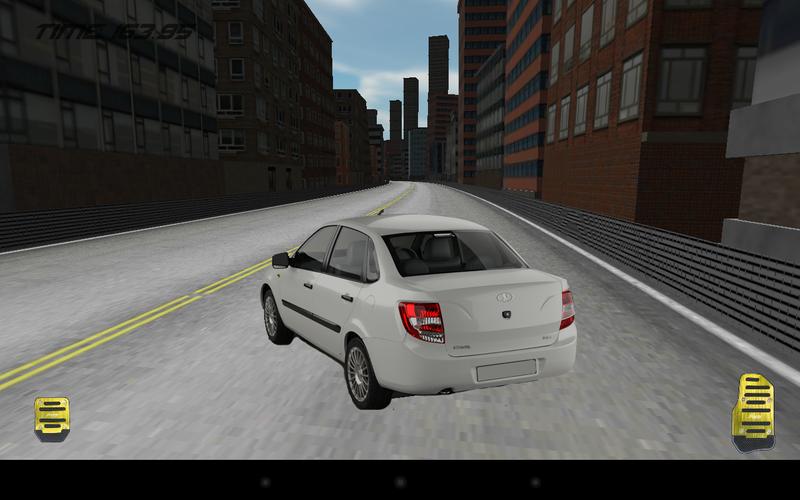800x500 pixels.
Task: Tap the center dot in the navigation bar
Action: click(400, 481)
